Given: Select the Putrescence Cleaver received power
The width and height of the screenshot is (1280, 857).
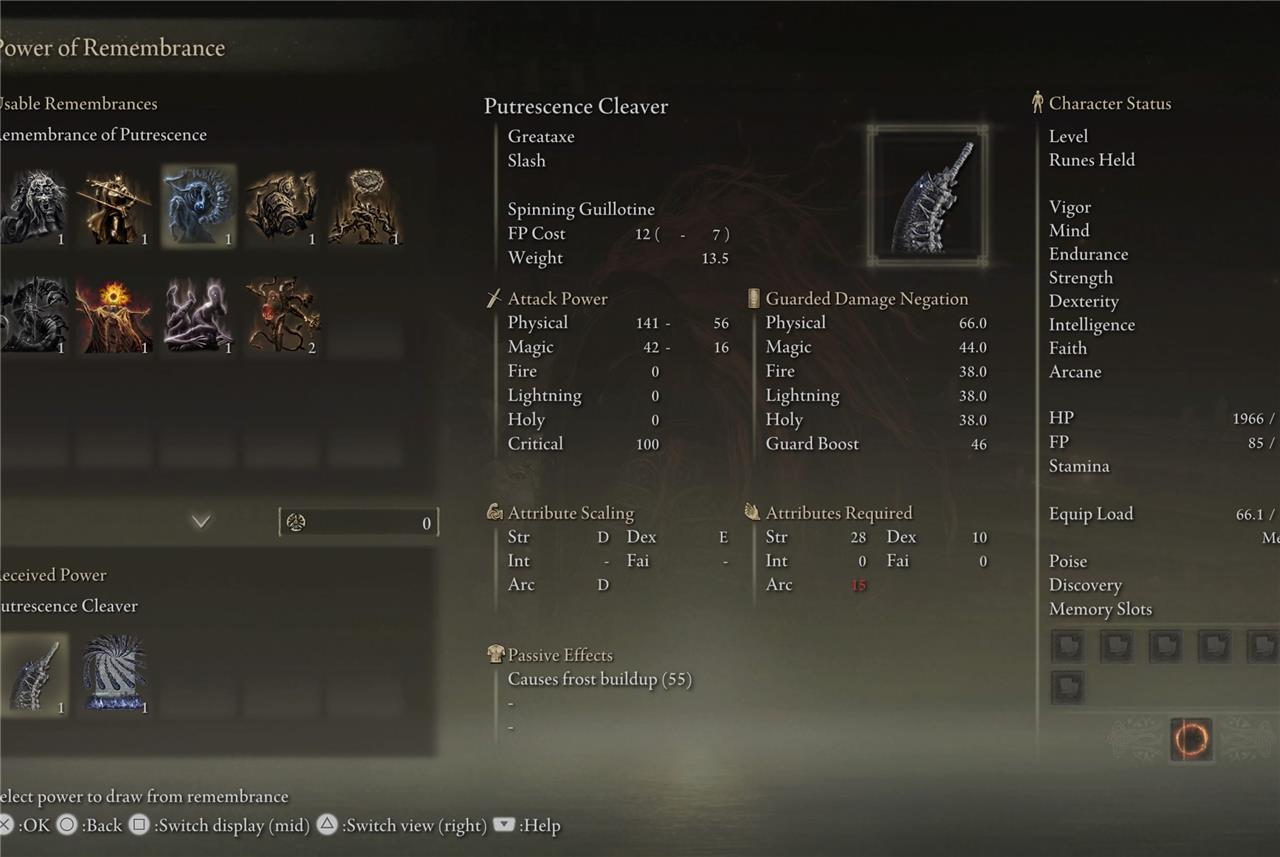Looking at the screenshot, I should [x=34, y=675].
